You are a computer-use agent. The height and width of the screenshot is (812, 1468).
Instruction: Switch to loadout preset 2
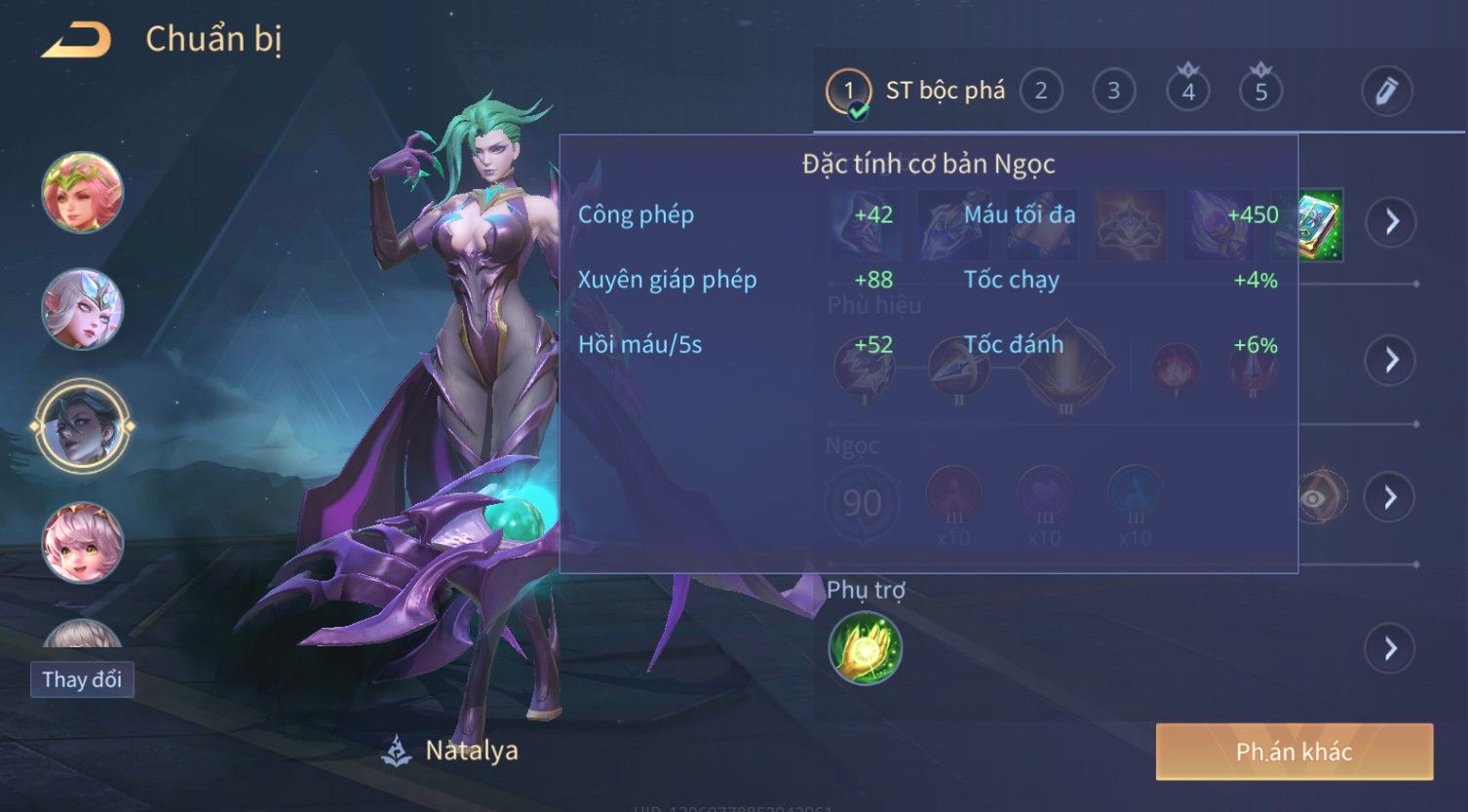1040,92
